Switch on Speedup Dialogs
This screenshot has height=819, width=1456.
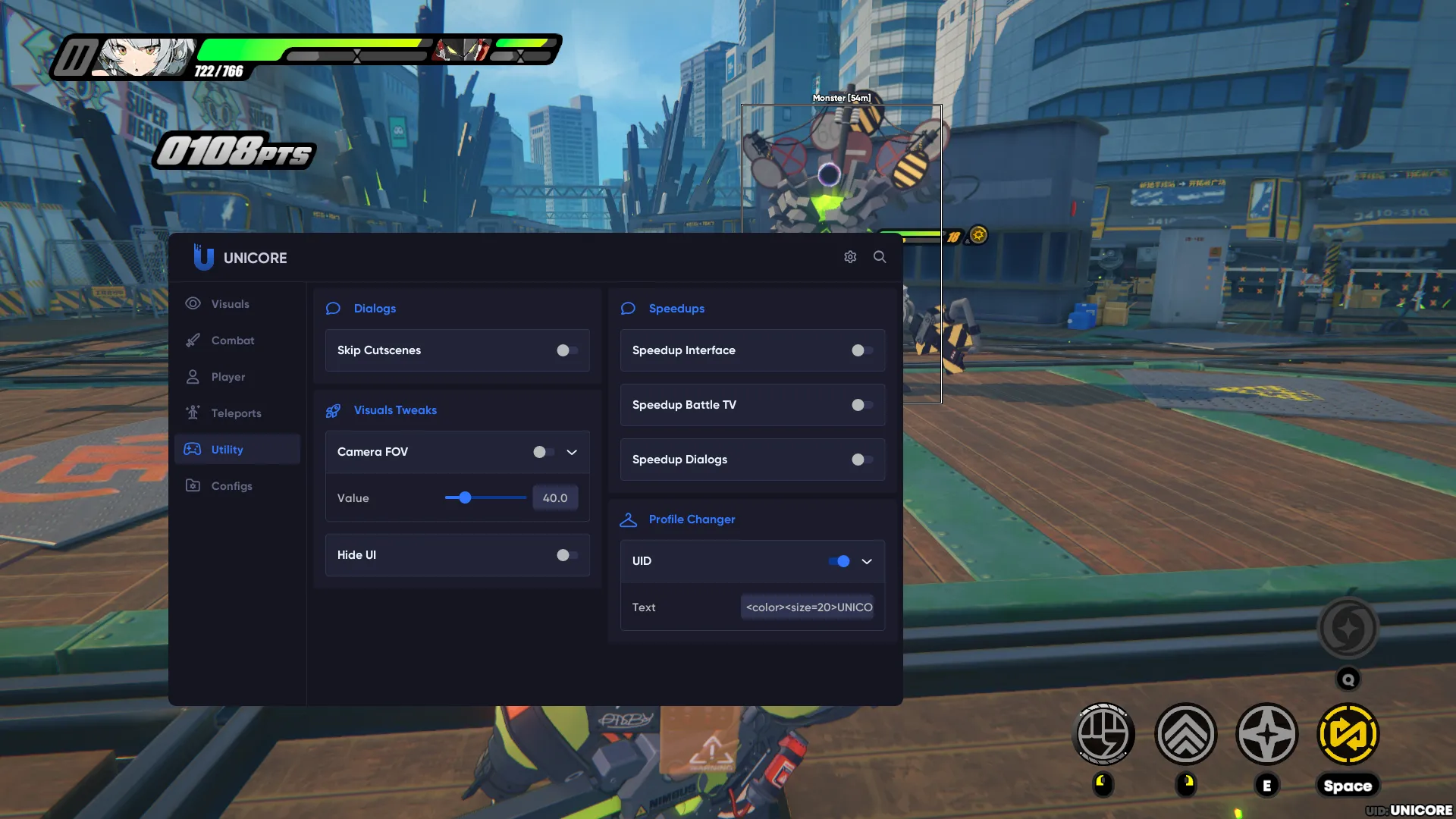tap(861, 460)
